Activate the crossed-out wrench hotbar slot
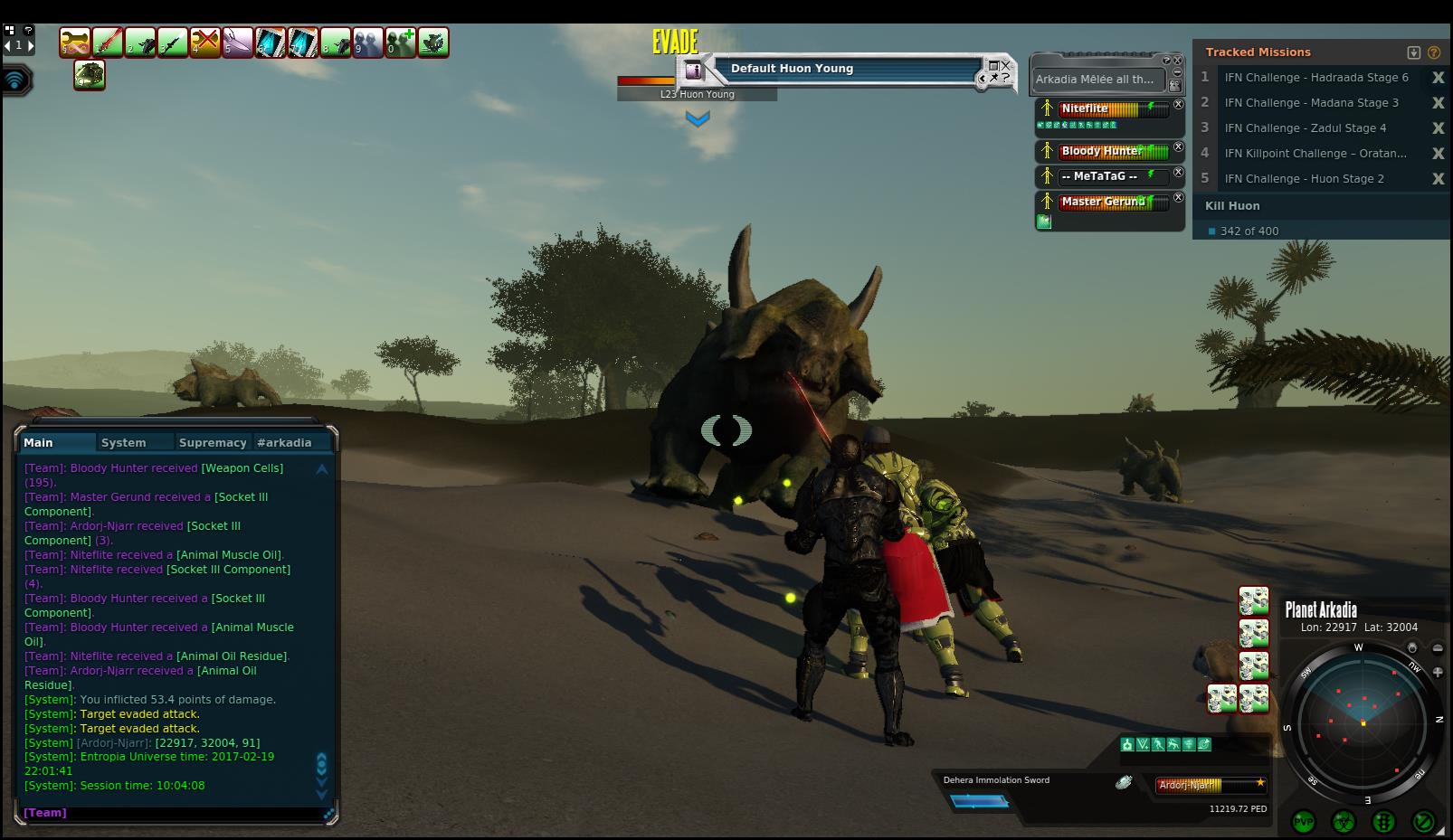The image size is (1453, 840). pos(205,42)
